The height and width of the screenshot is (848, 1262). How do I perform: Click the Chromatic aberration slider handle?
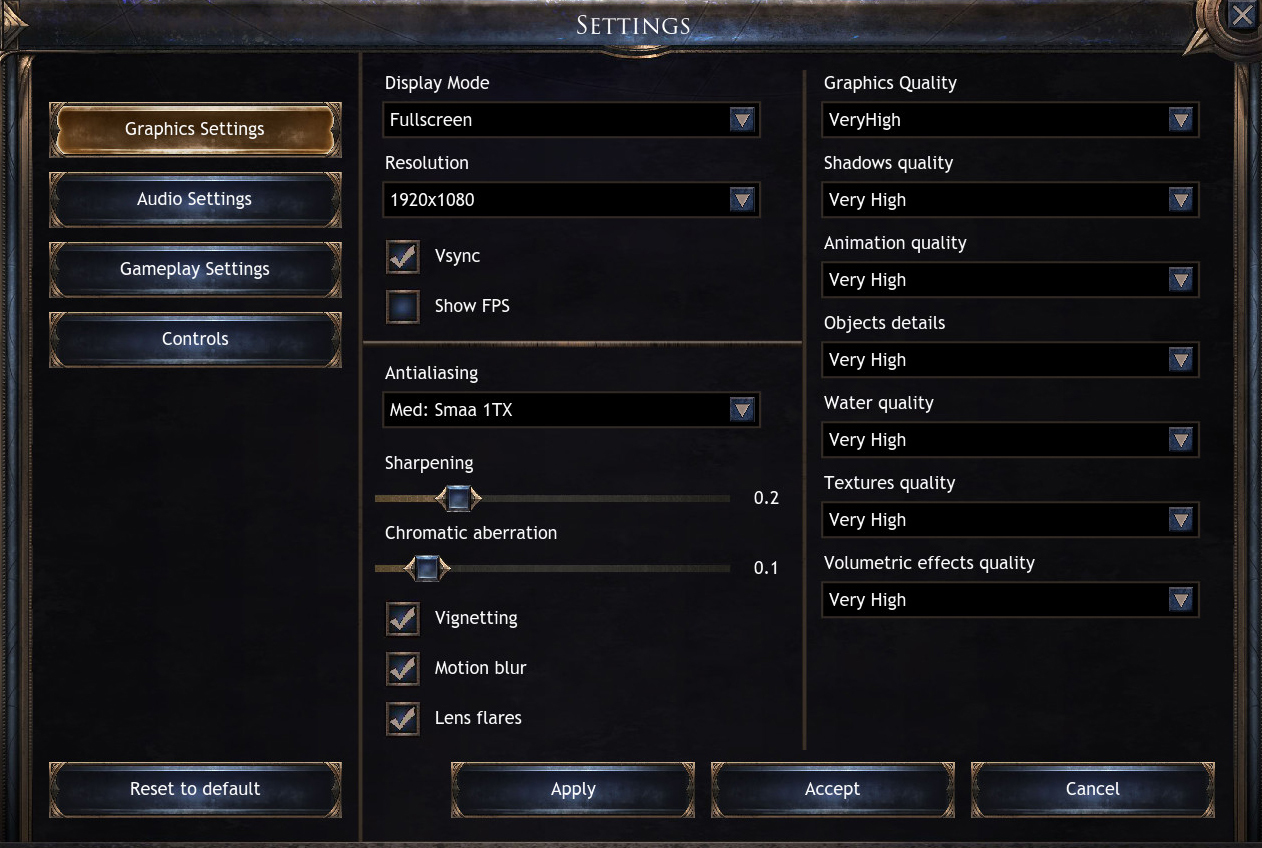427,568
